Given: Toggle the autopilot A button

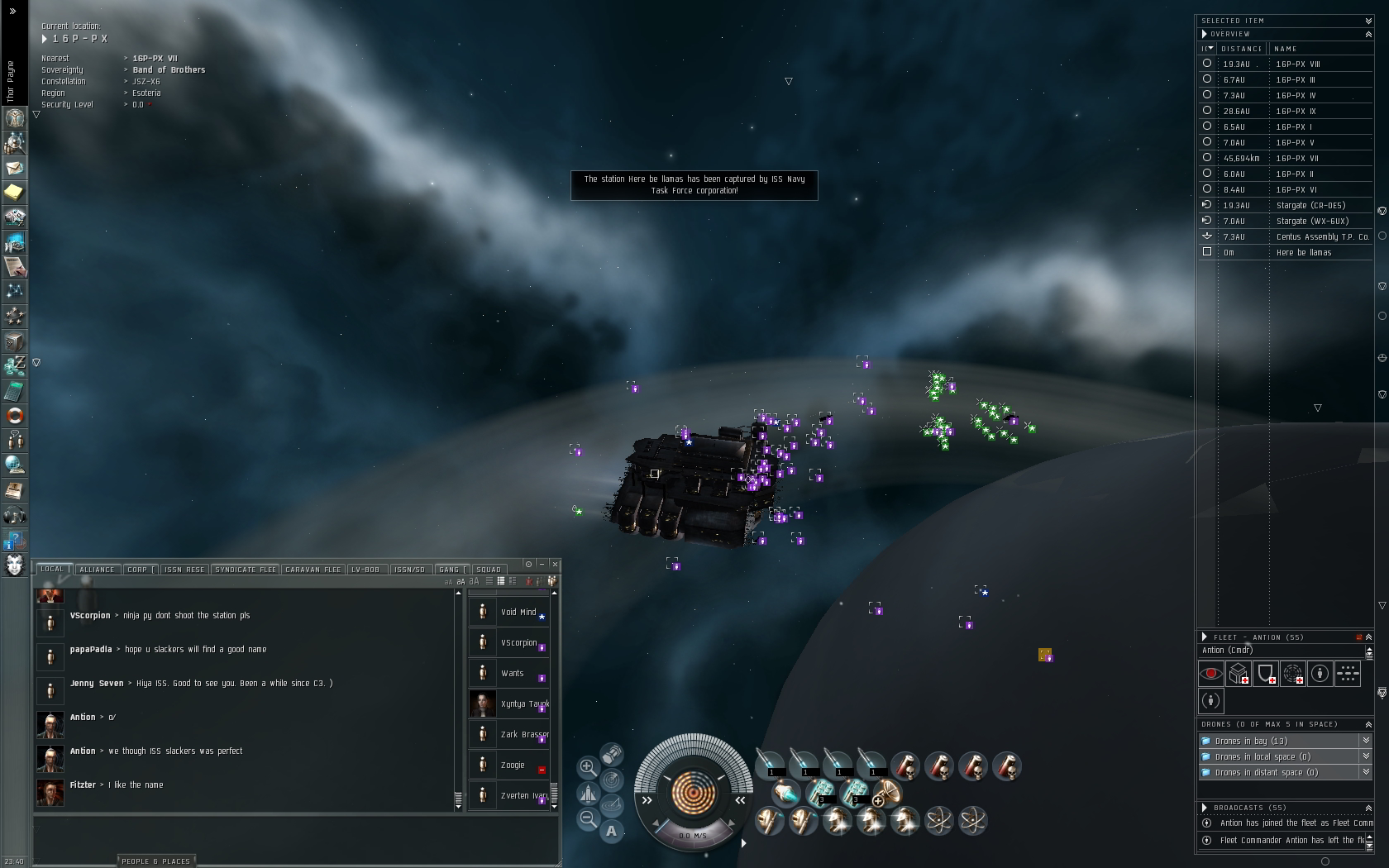Looking at the screenshot, I should (611, 831).
